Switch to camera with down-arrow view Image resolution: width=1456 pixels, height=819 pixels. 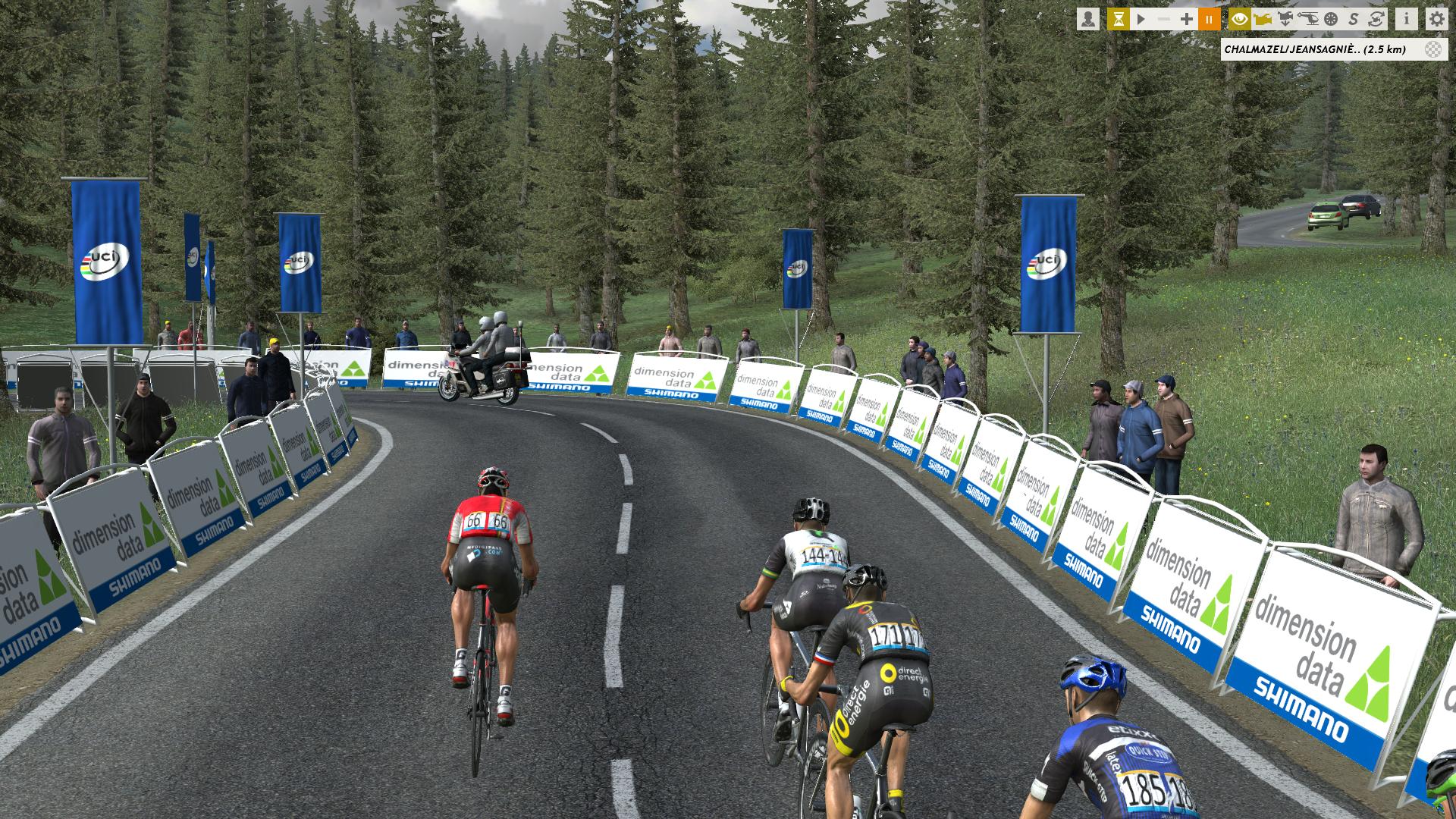[1285, 19]
